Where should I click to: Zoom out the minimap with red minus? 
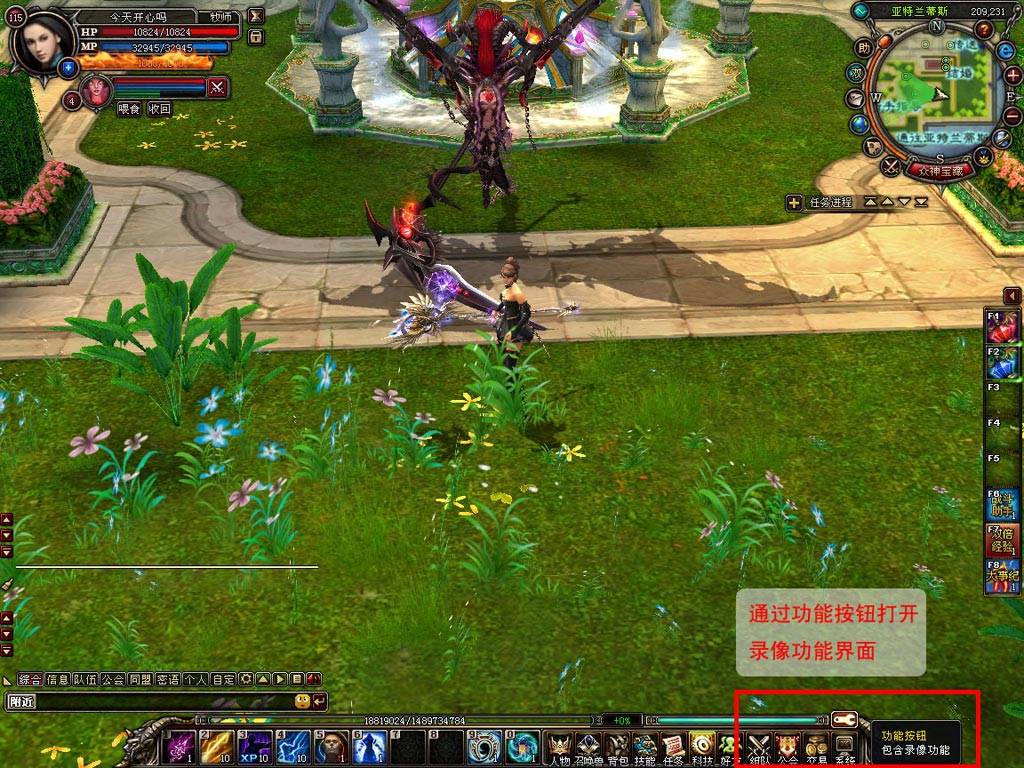pyautogui.click(x=1012, y=115)
